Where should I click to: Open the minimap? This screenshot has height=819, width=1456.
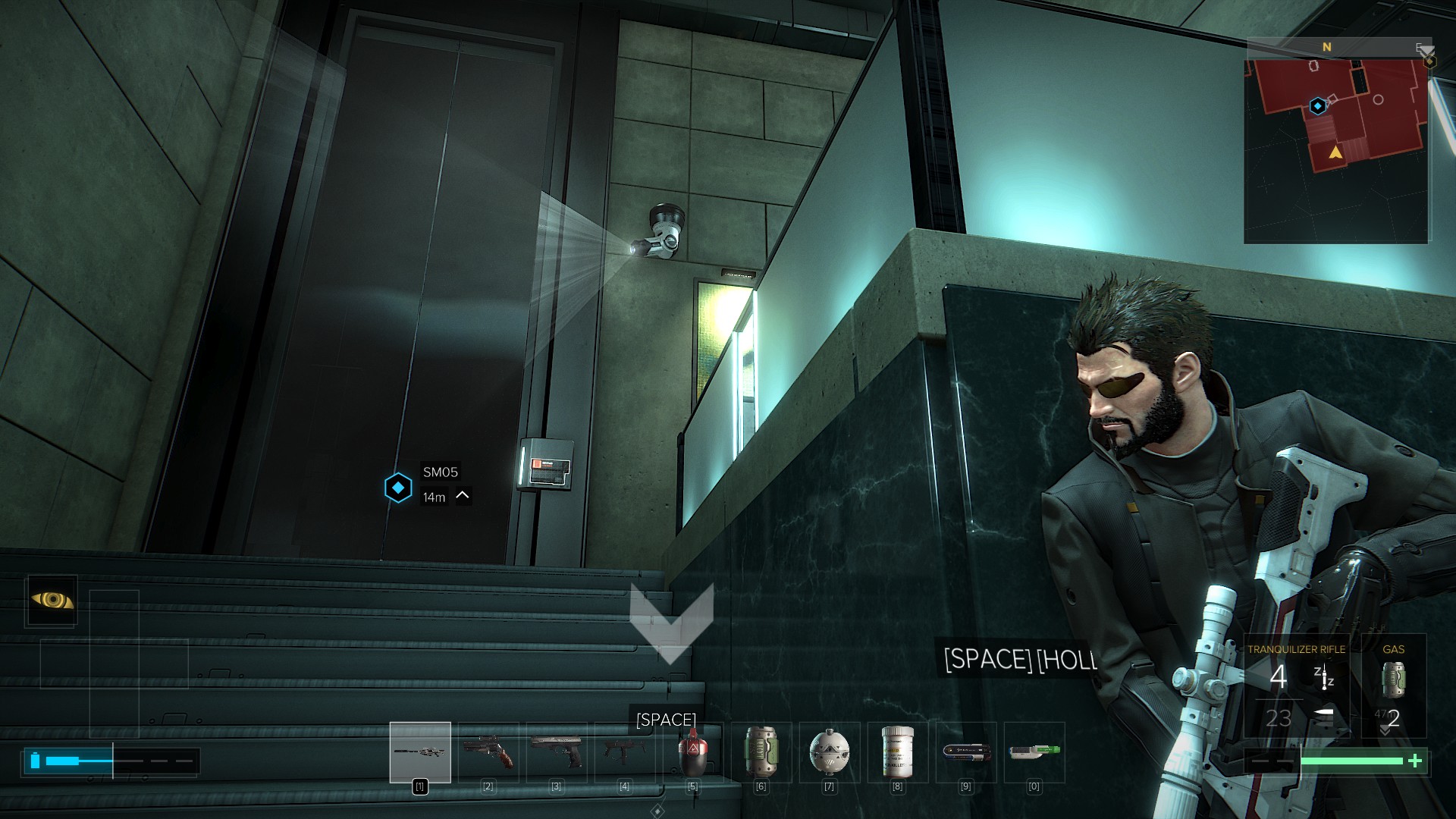click(x=1336, y=144)
